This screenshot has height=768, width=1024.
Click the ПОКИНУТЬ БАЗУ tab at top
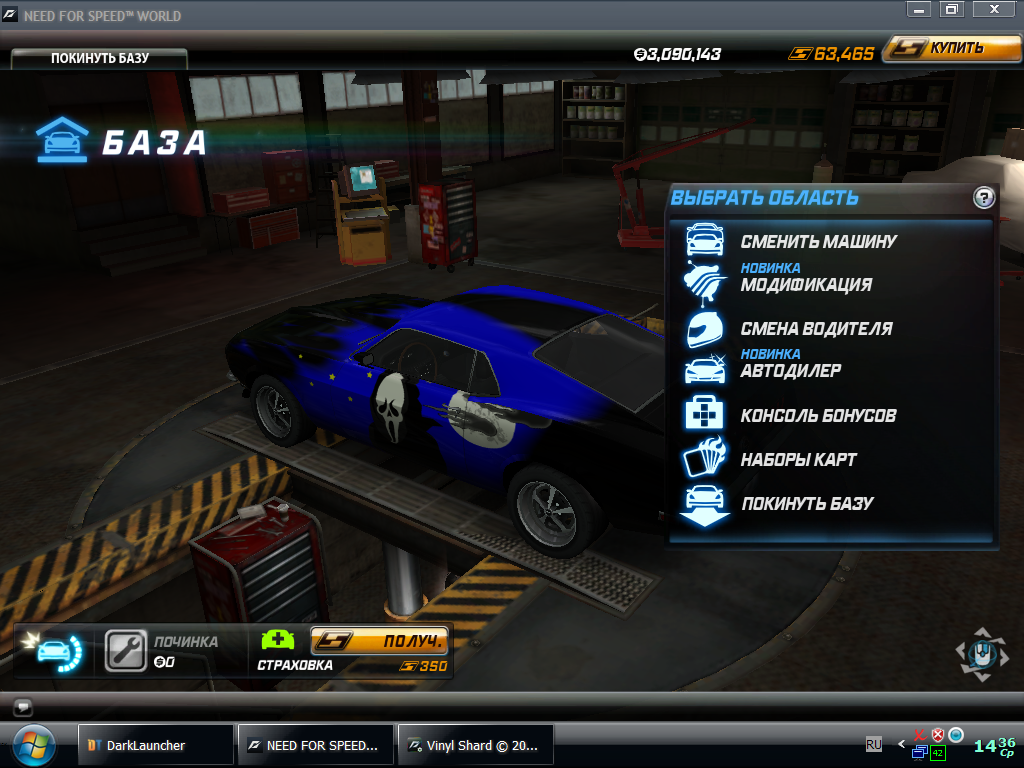99,58
